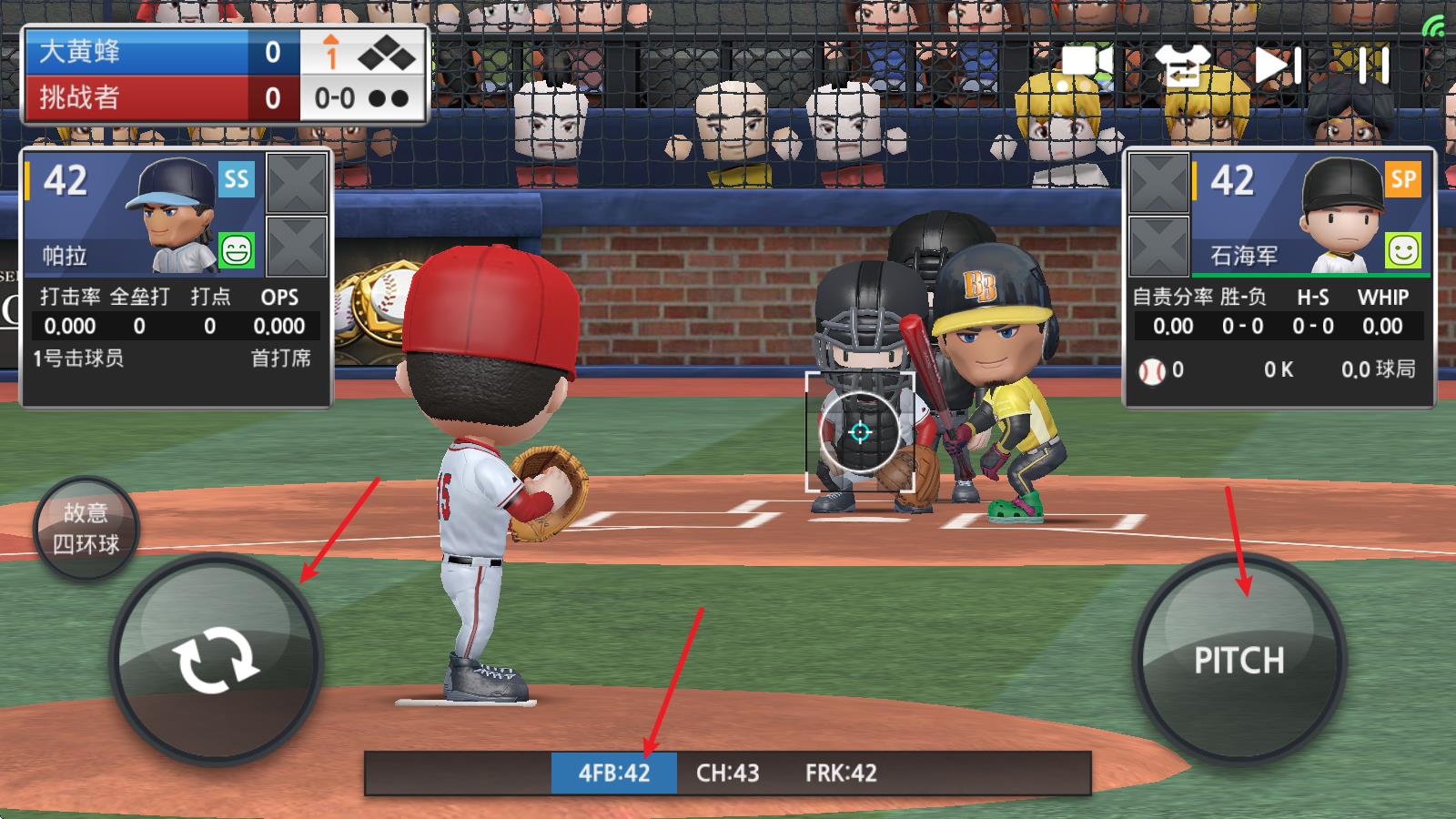Open pitcher 石海军 player card
Image resolution: width=1456 pixels, height=819 pixels.
tap(1310, 215)
